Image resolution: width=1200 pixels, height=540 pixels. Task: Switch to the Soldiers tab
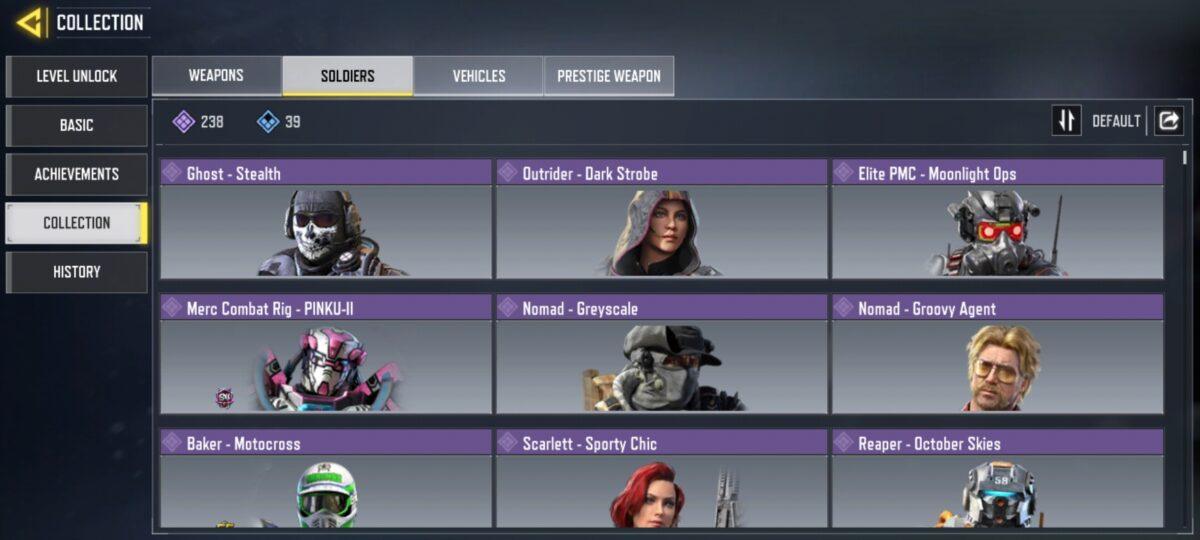[x=347, y=76]
